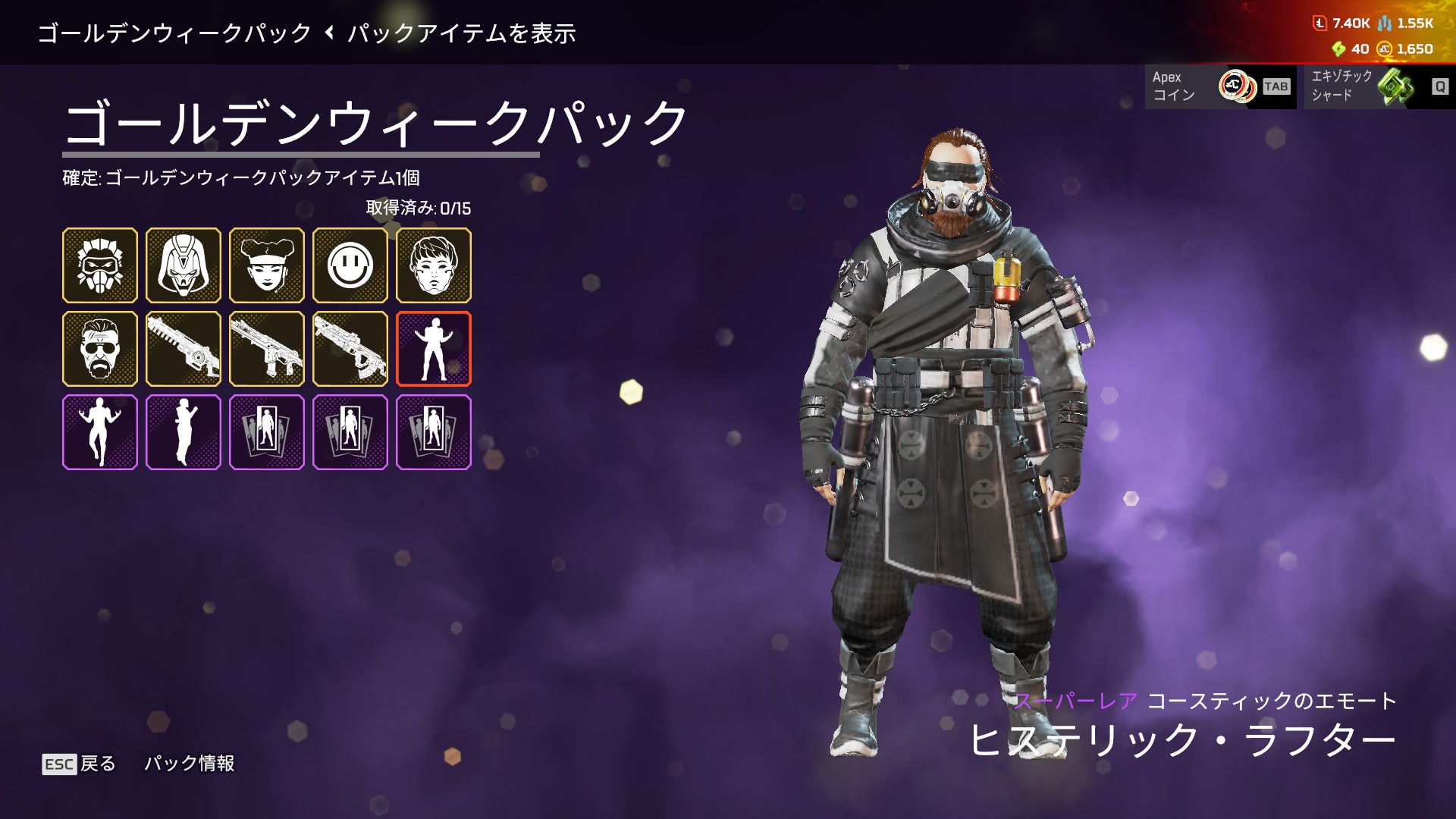Pick the Pathfinder smiley face skin tile
1456x819 pixels.
pyautogui.click(x=350, y=265)
